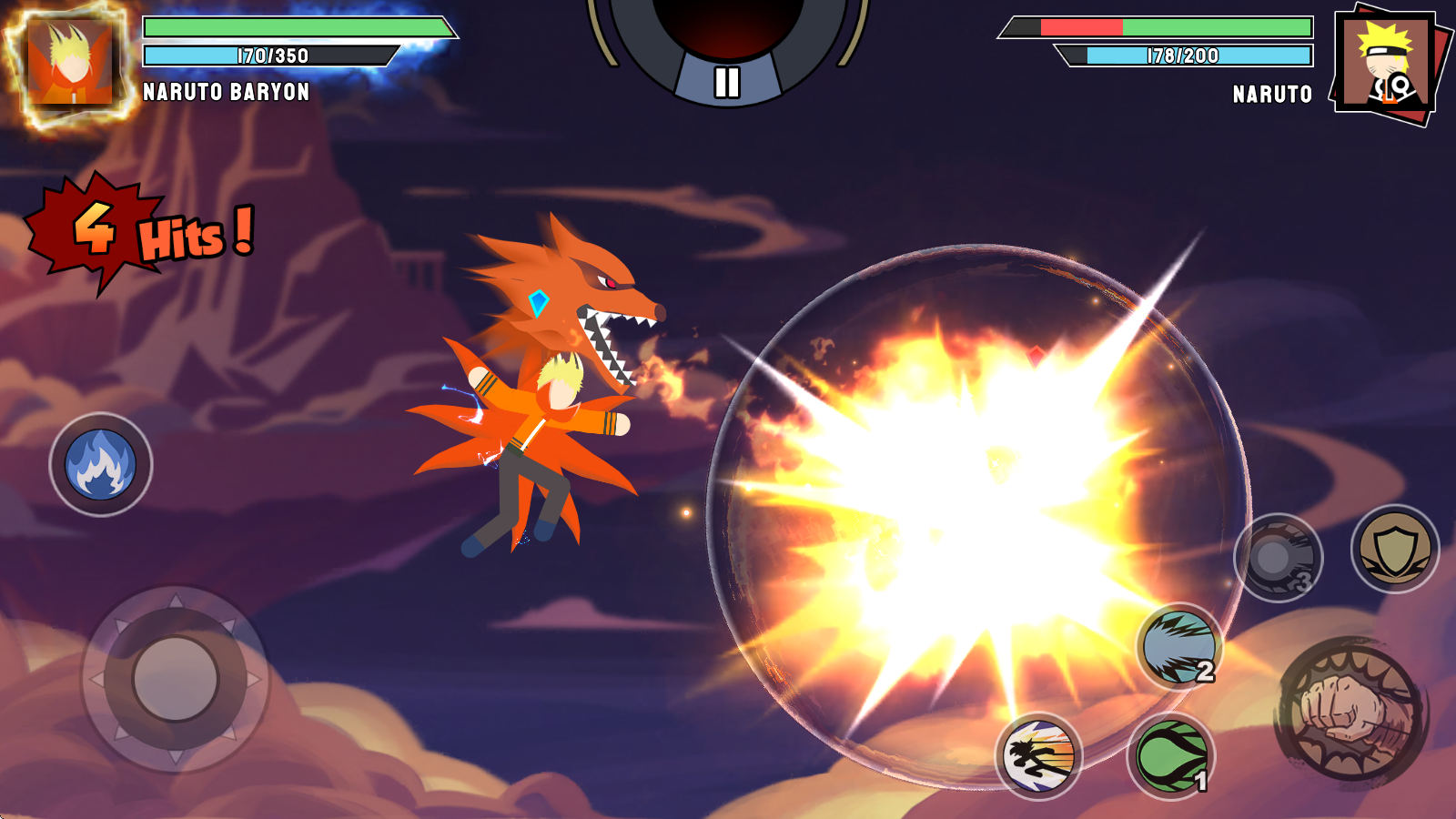Tap the fist basic attack button
The image size is (1456, 819).
click(x=1350, y=710)
